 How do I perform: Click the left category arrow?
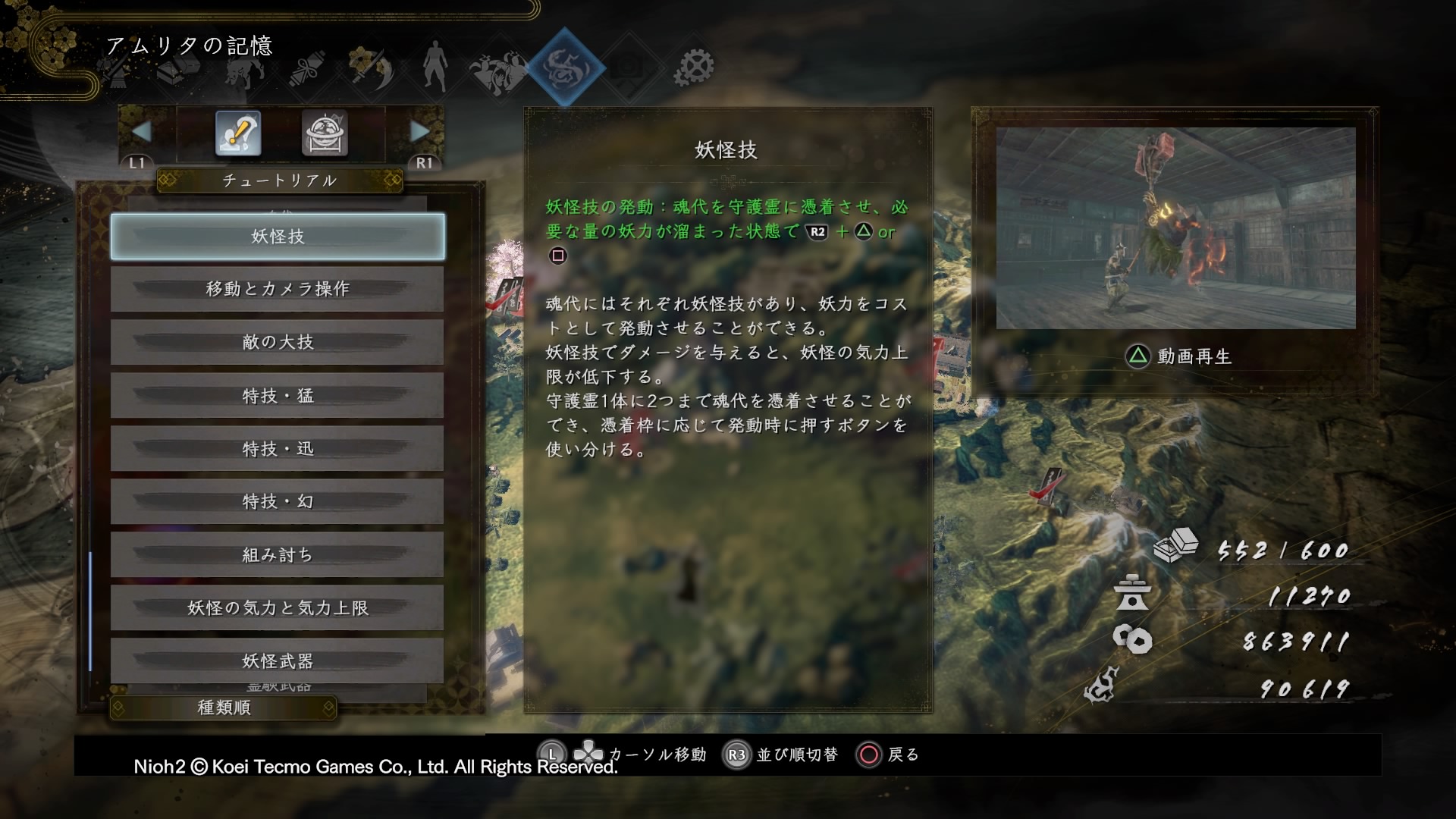click(x=141, y=131)
